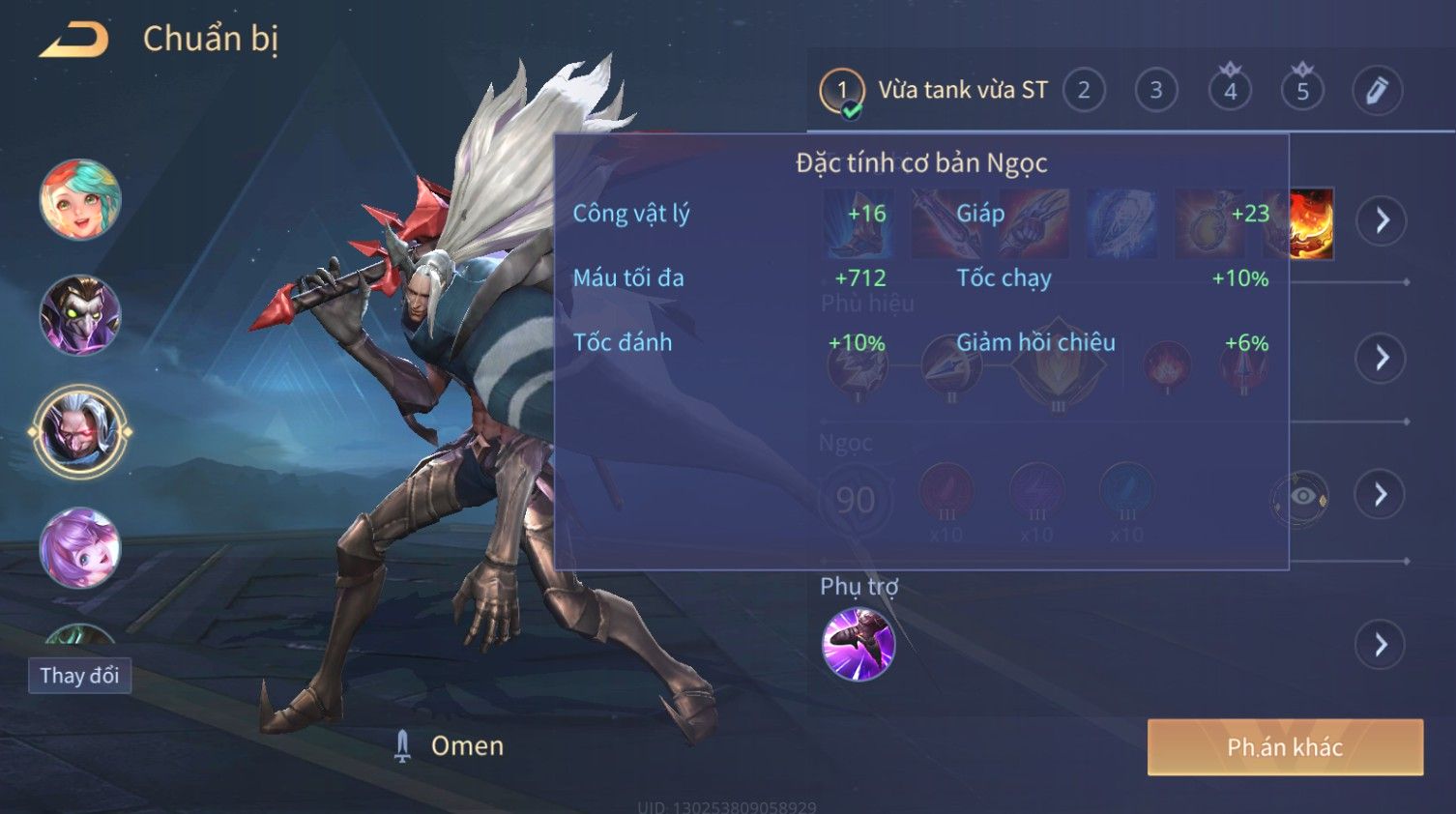This screenshot has height=814, width=1456.
Task: Select the purple boot support spell
Action: (x=858, y=645)
